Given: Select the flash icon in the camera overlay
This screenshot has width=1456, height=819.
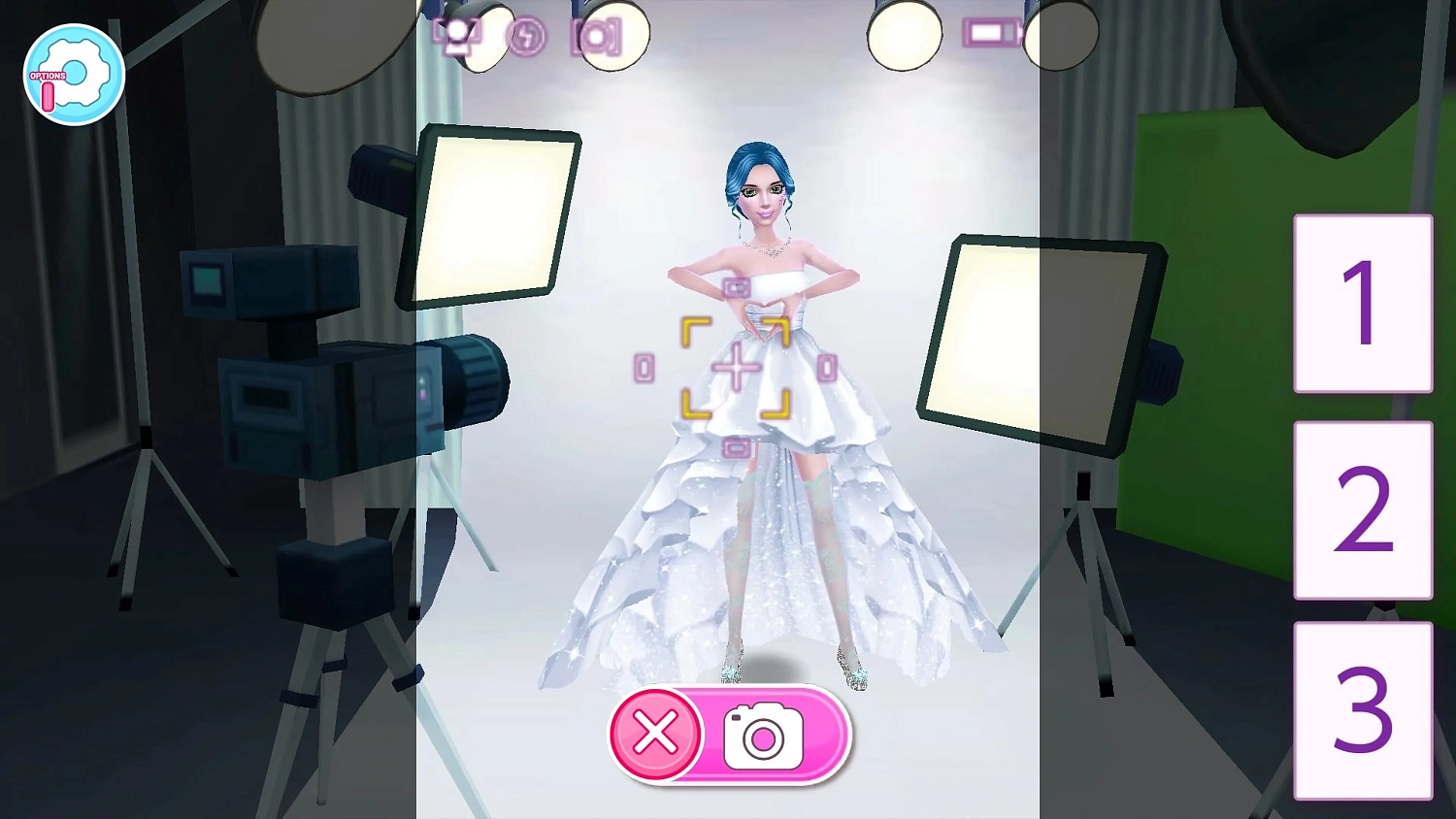Looking at the screenshot, I should point(527,36).
